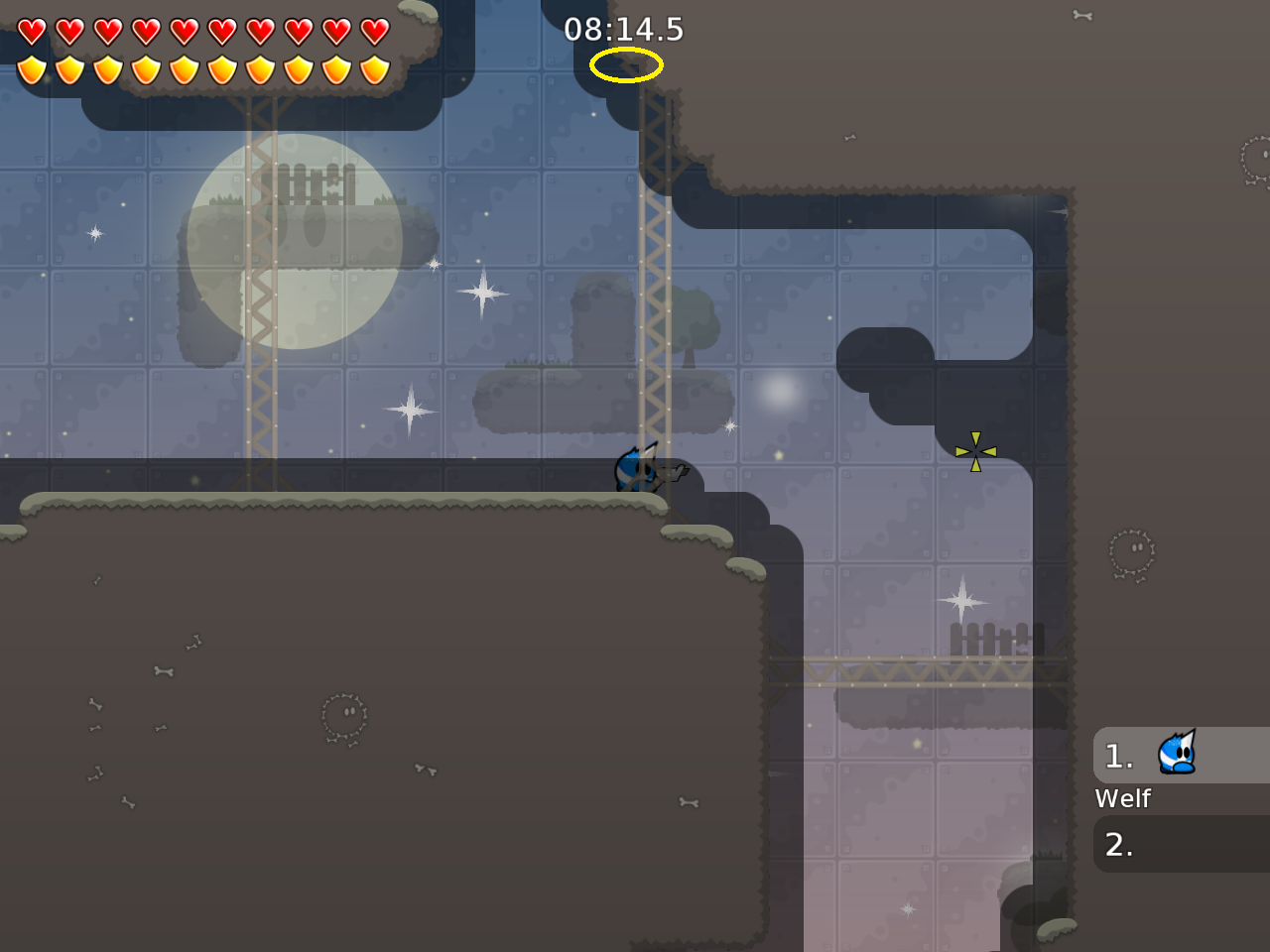Expand the second place scoreboard row
The width and height of the screenshot is (1270, 952).
pyautogui.click(x=1181, y=845)
